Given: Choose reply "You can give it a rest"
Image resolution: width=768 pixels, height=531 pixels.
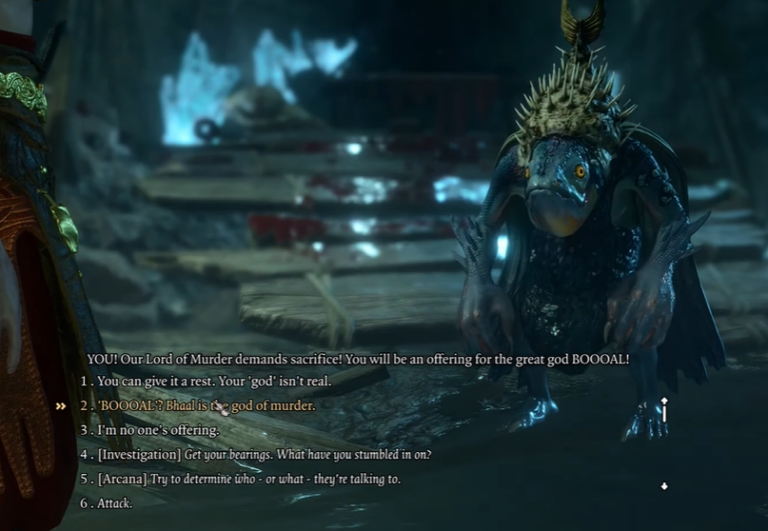Looking at the screenshot, I should click(x=213, y=381).
